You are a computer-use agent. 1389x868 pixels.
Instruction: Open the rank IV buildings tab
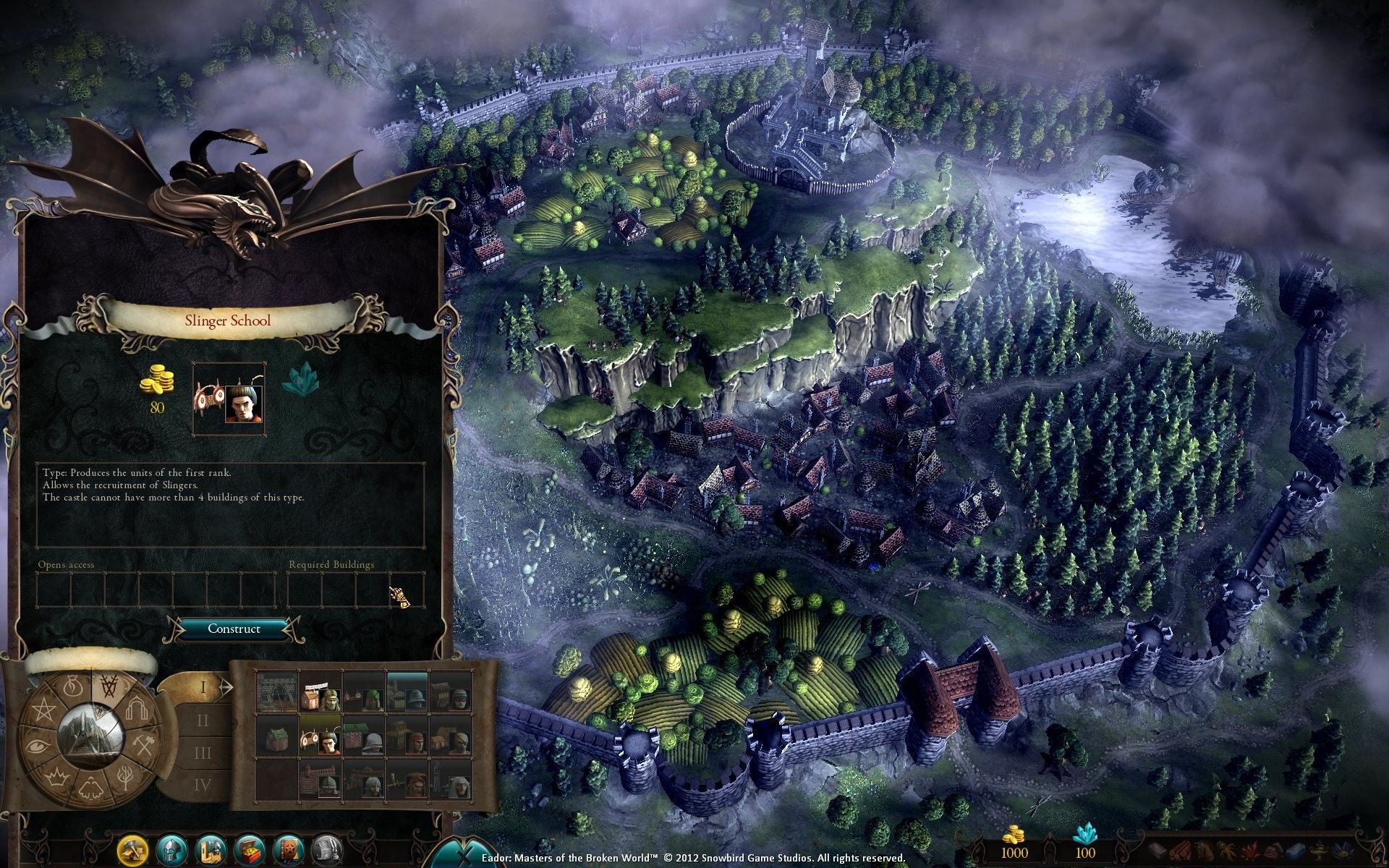[x=203, y=784]
